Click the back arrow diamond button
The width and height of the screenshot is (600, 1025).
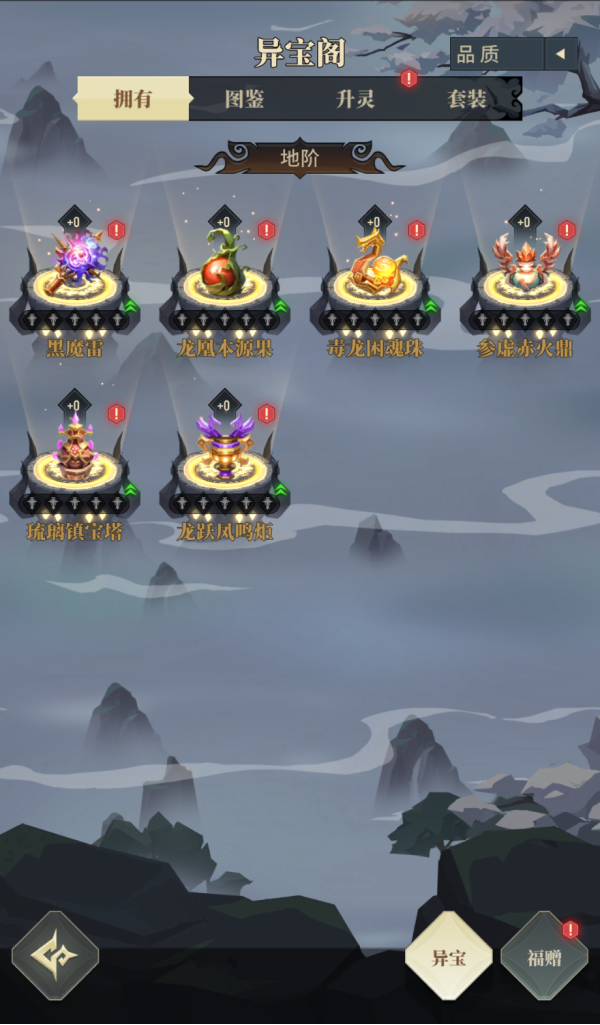tap(55, 955)
